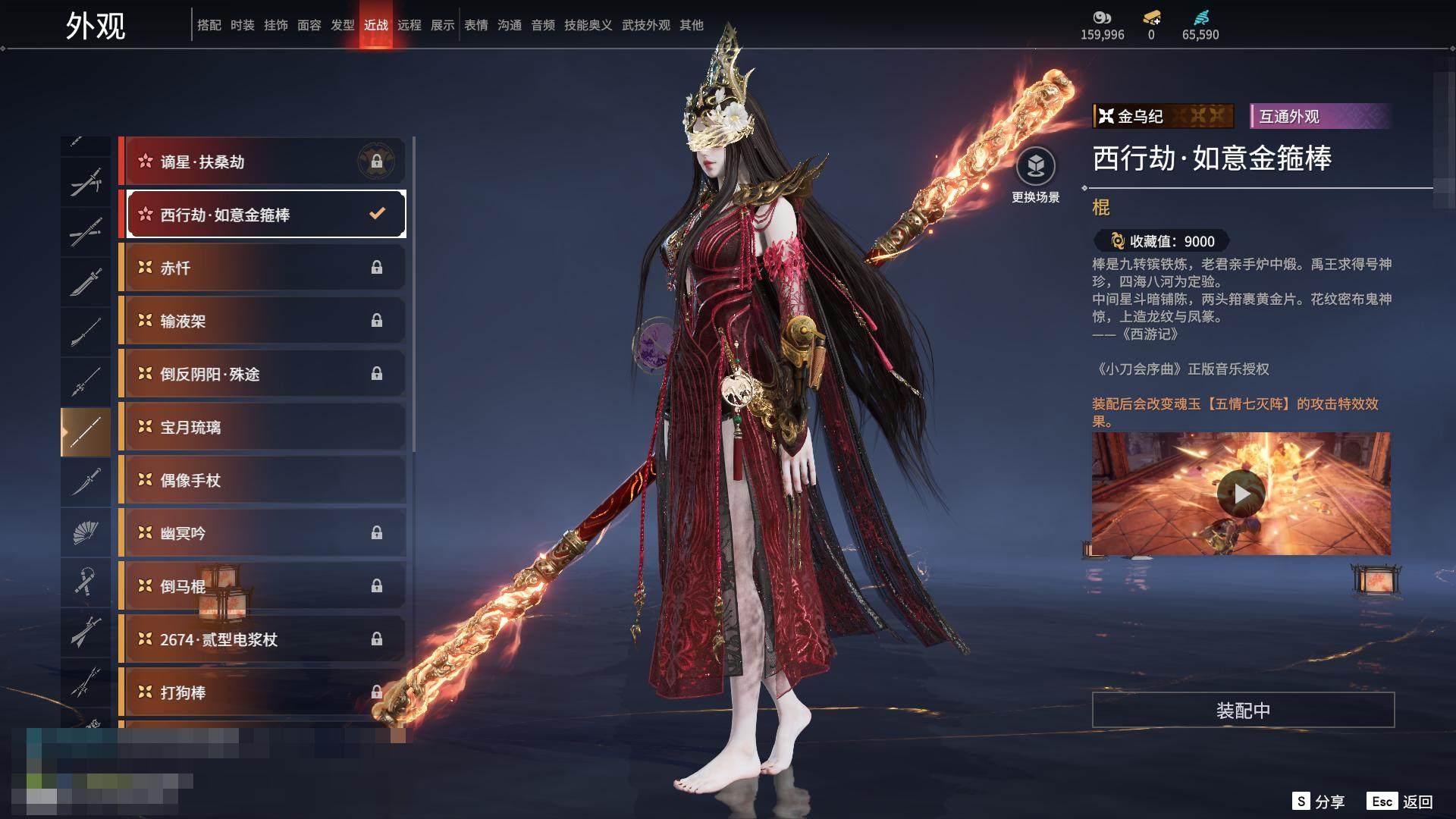Viewport: 1456px width, 819px height.
Task: Switch to the 时装 tab
Action: pos(242,25)
